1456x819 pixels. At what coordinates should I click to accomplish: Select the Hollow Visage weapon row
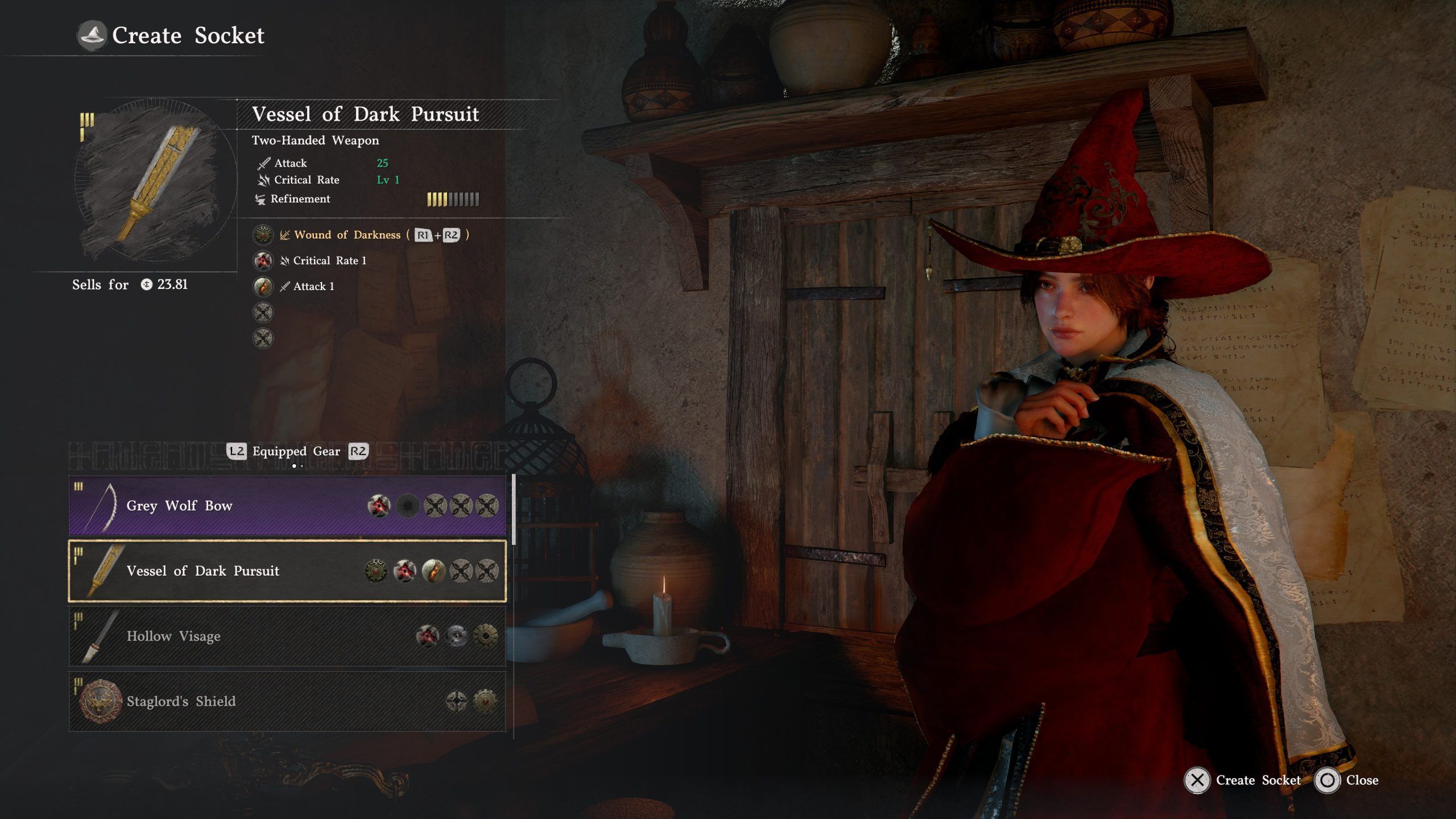pyautogui.click(x=287, y=636)
